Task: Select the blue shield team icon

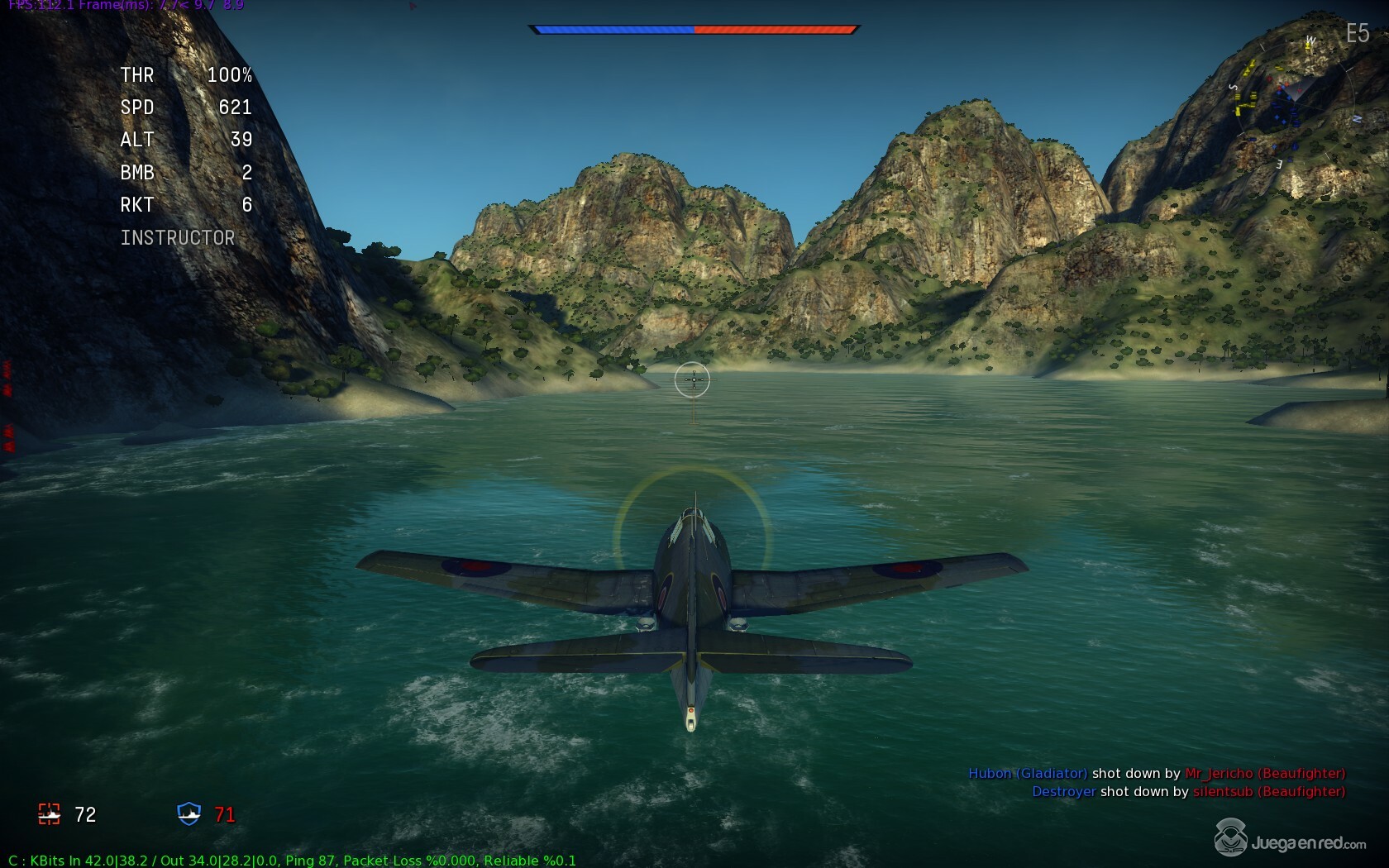Action: pyautogui.click(x=189, y=814)
